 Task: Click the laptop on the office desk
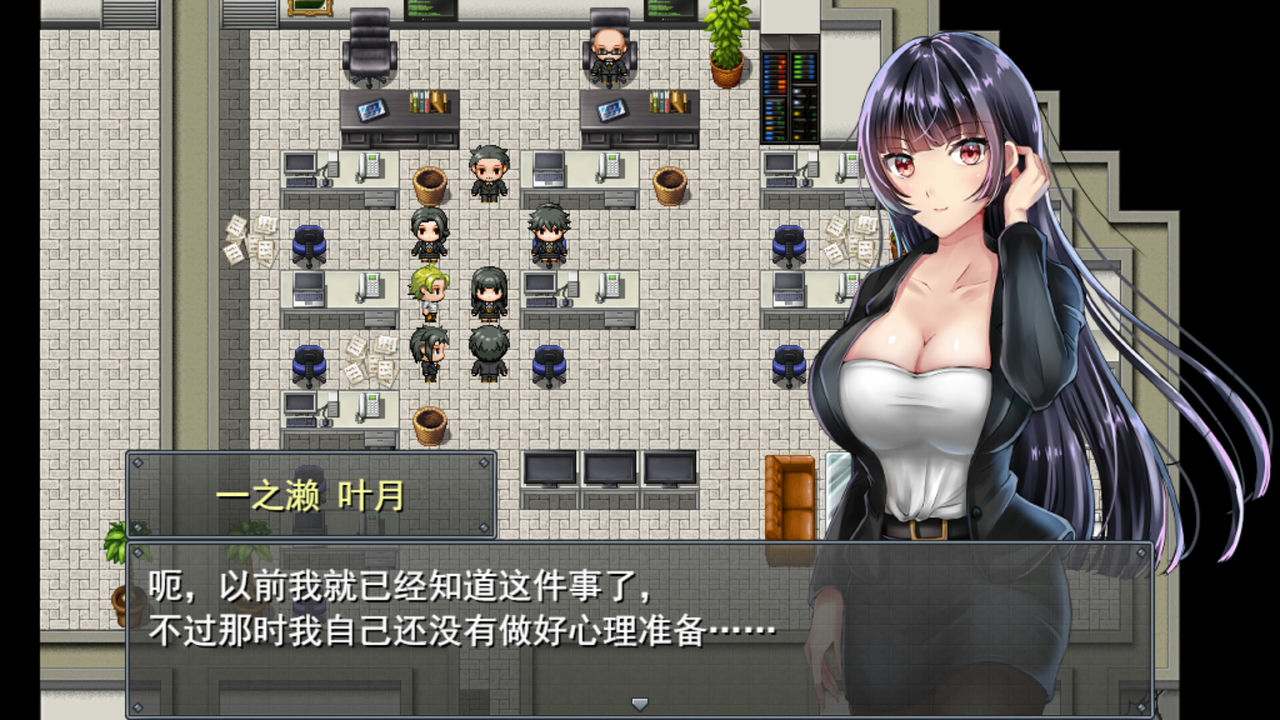coord(548,169)
